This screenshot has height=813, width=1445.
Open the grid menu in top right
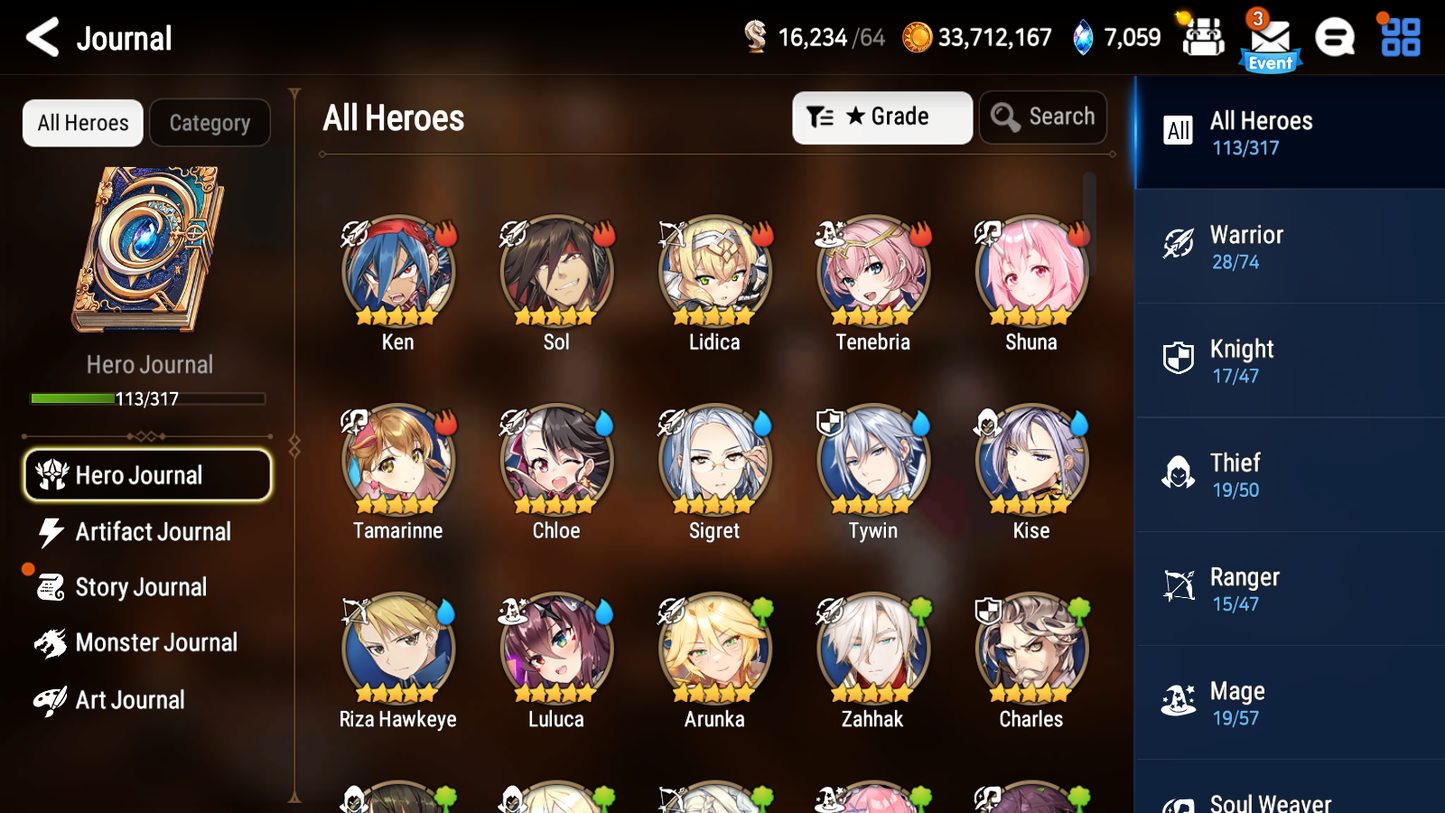(x=1399, y=37)
